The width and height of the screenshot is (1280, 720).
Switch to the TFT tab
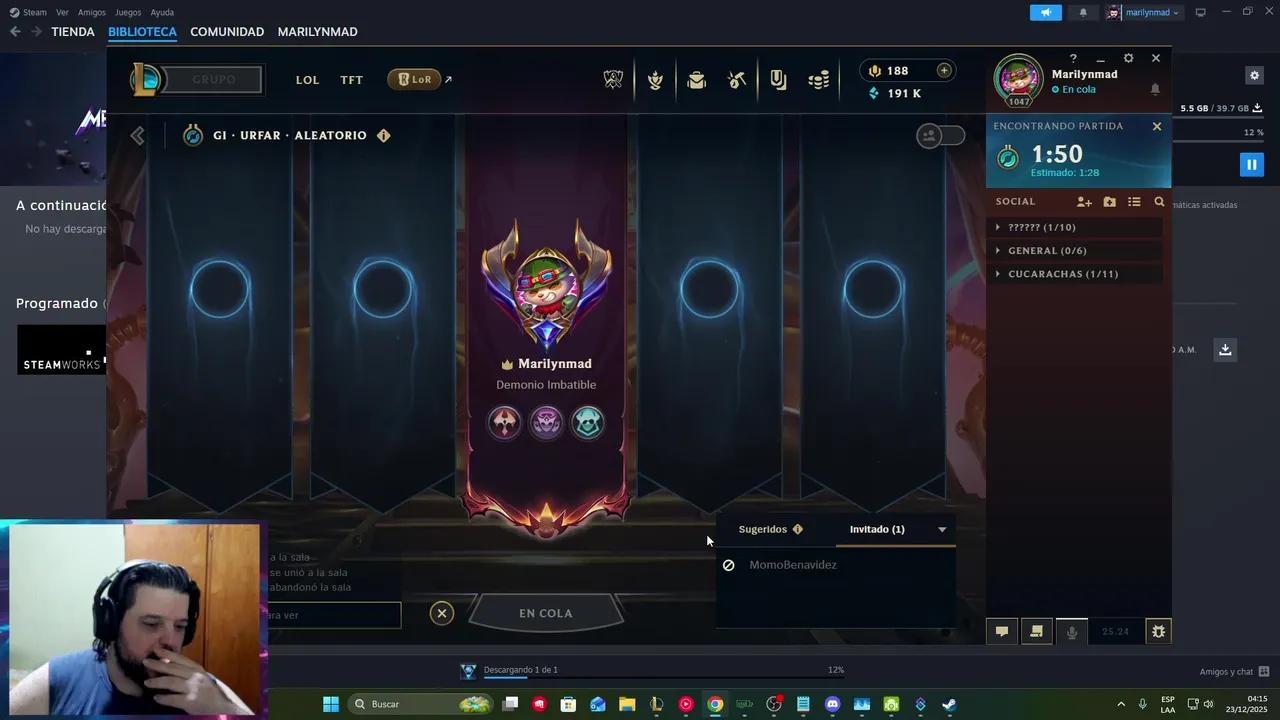pyautogui.click(x=351, y=80)
